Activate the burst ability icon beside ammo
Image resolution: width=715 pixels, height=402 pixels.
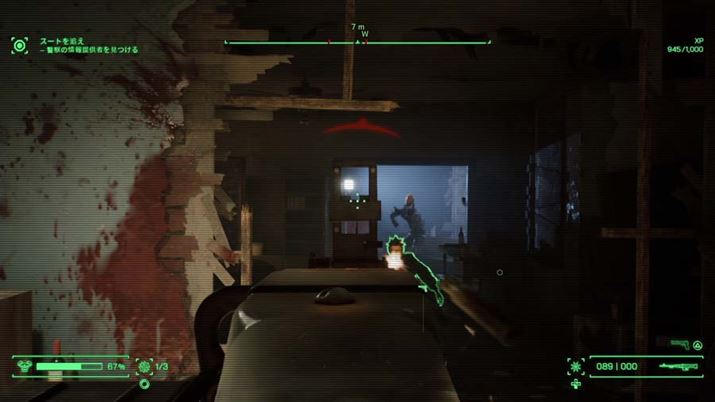coord(575,366)
